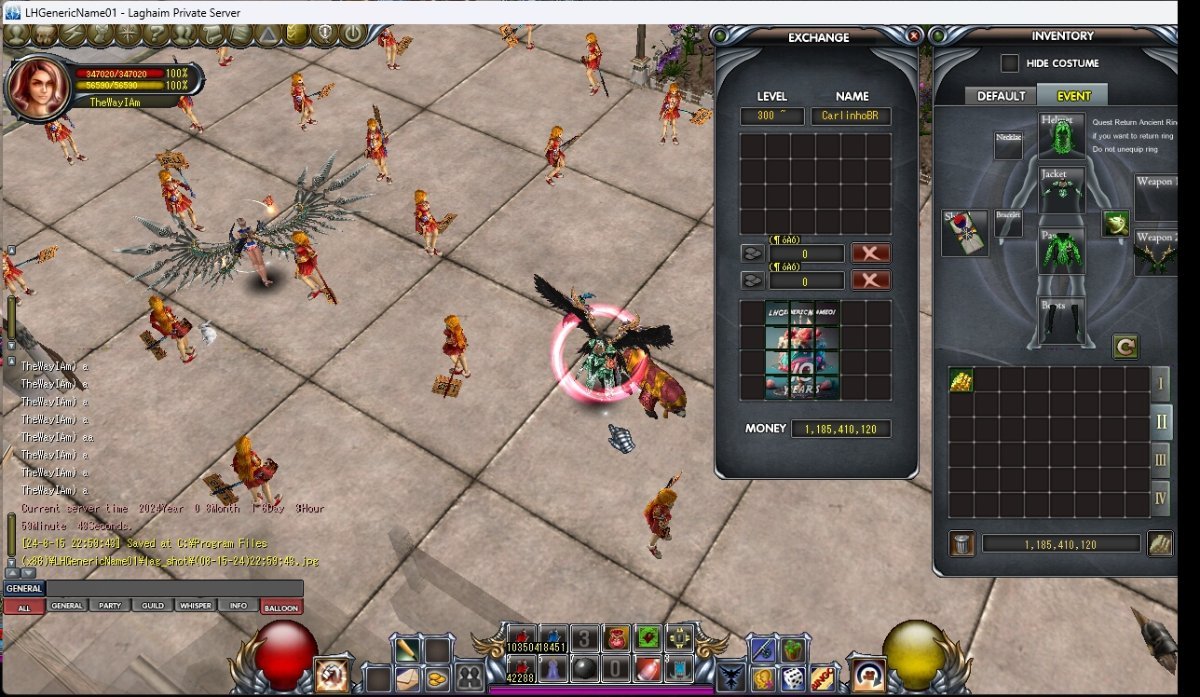Open inventory page I
The width and height of the screenshot is (1200, 697).
point(1161,383)
